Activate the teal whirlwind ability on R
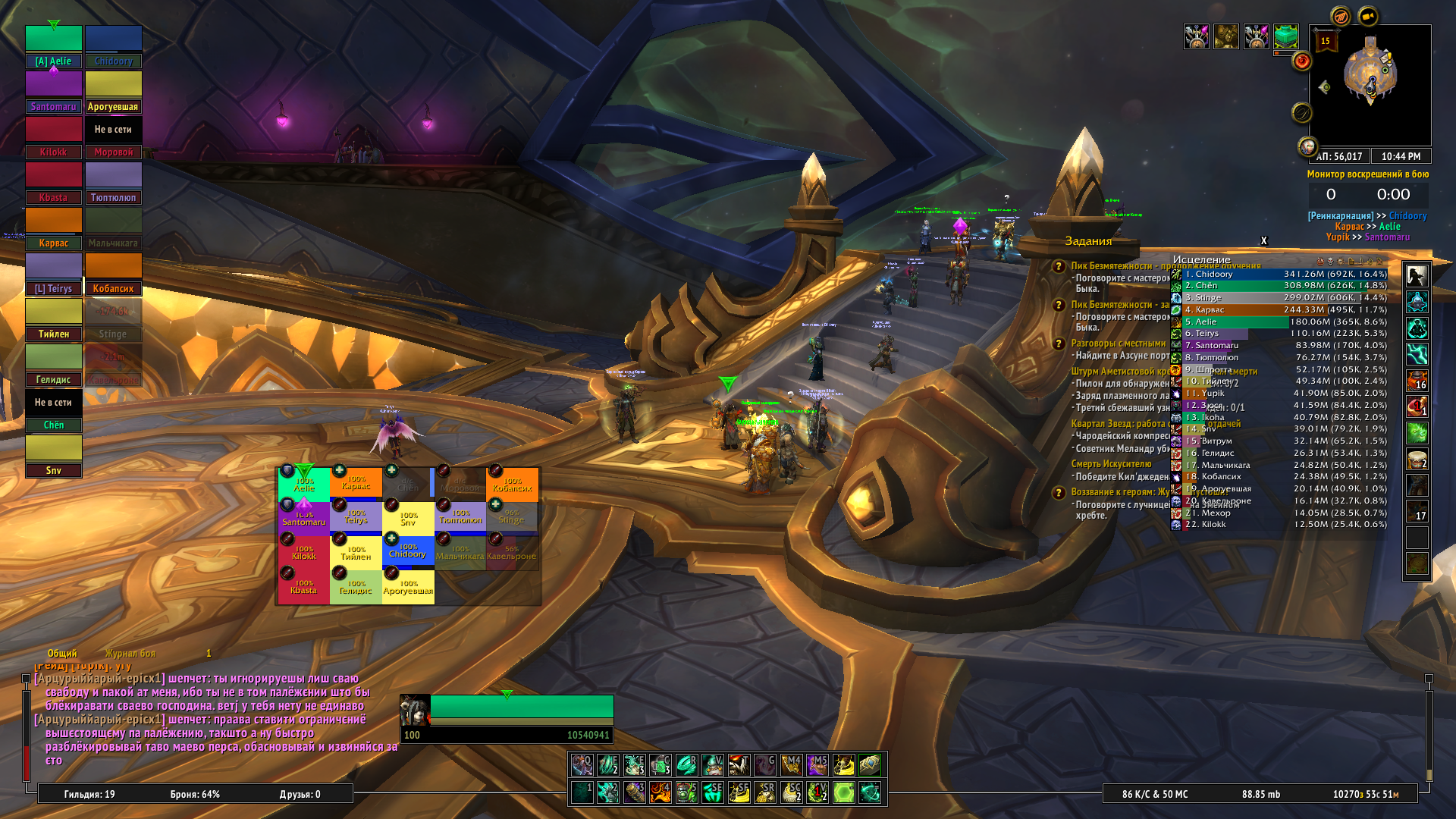Screen dimensions: 1456x819 click(x=687, y=764)
